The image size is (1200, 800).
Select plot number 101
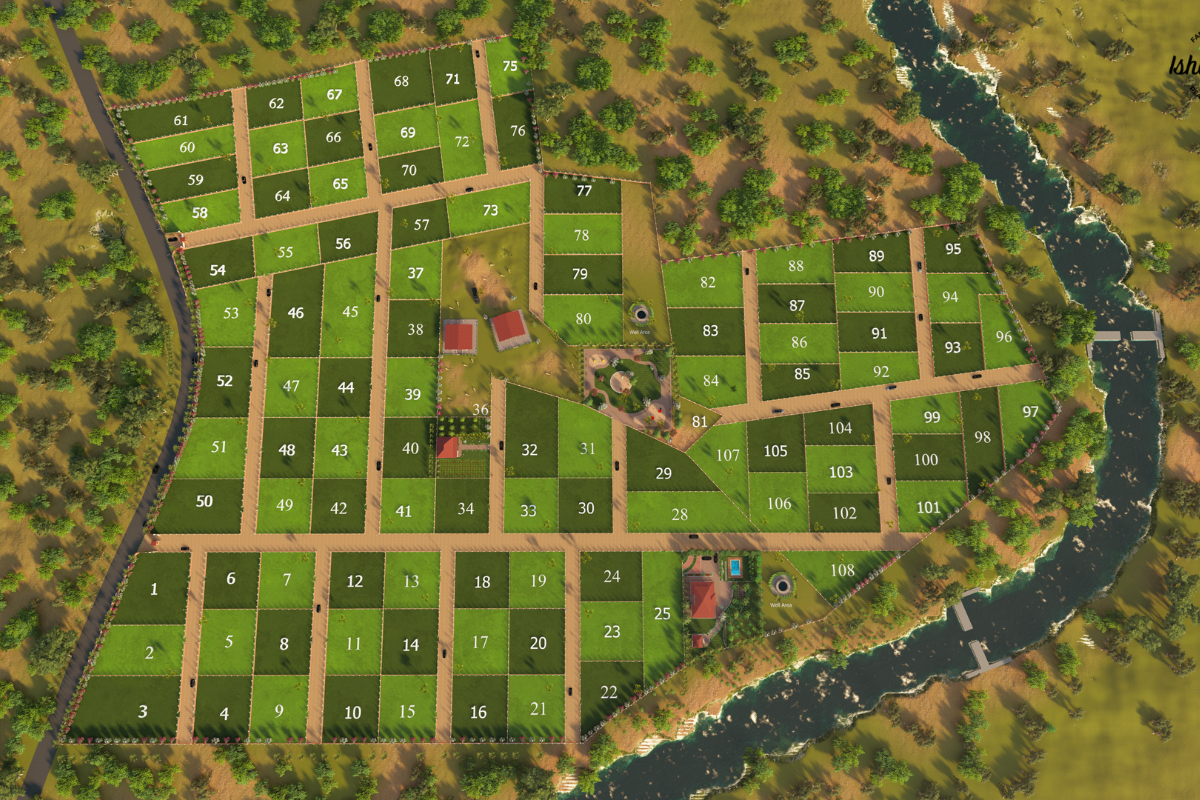pyautogui.click(x=929, y=507)
